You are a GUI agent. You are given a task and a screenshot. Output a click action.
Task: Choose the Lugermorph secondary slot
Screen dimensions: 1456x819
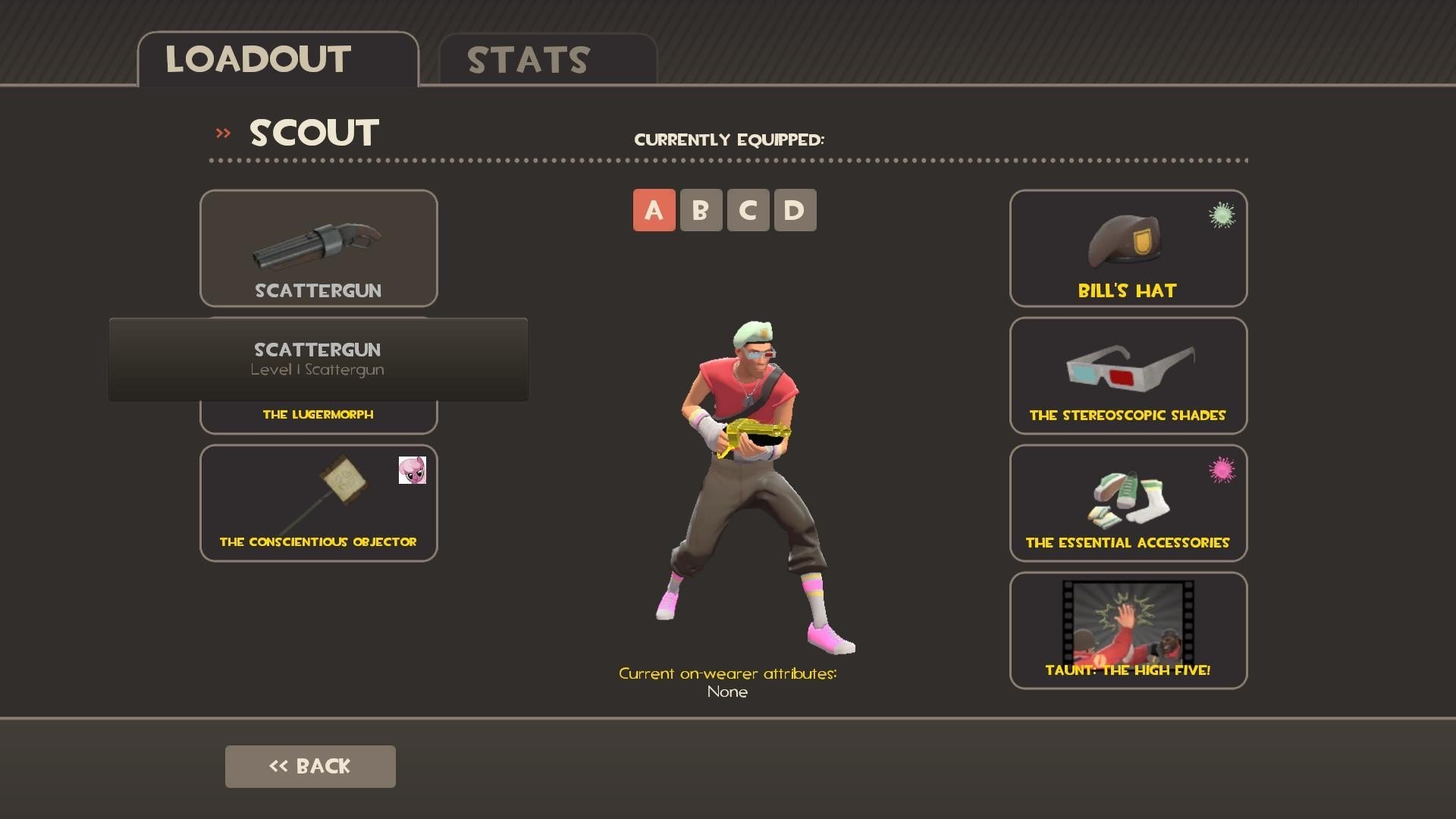[318, 416]
